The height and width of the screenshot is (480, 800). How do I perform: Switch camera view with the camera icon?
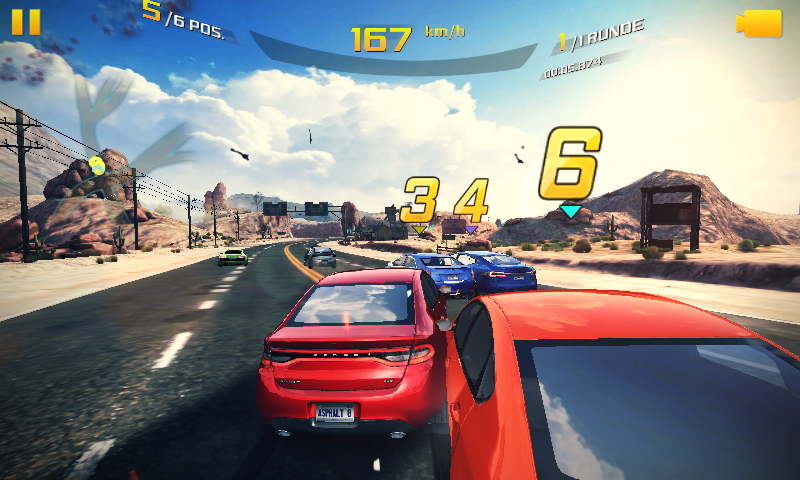(x=758, y=24)
